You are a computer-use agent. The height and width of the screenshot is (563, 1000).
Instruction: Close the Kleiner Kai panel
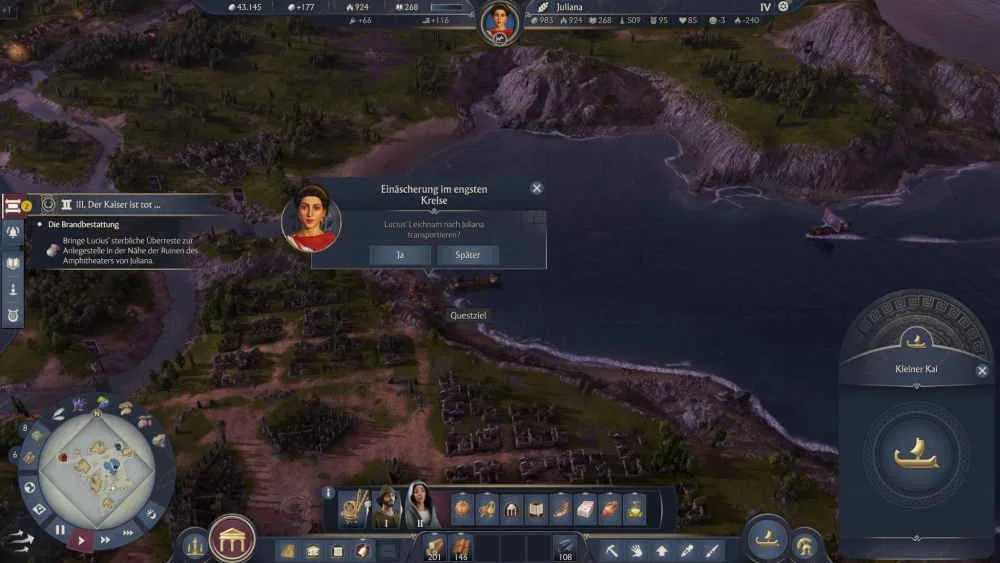pos(982,370)
